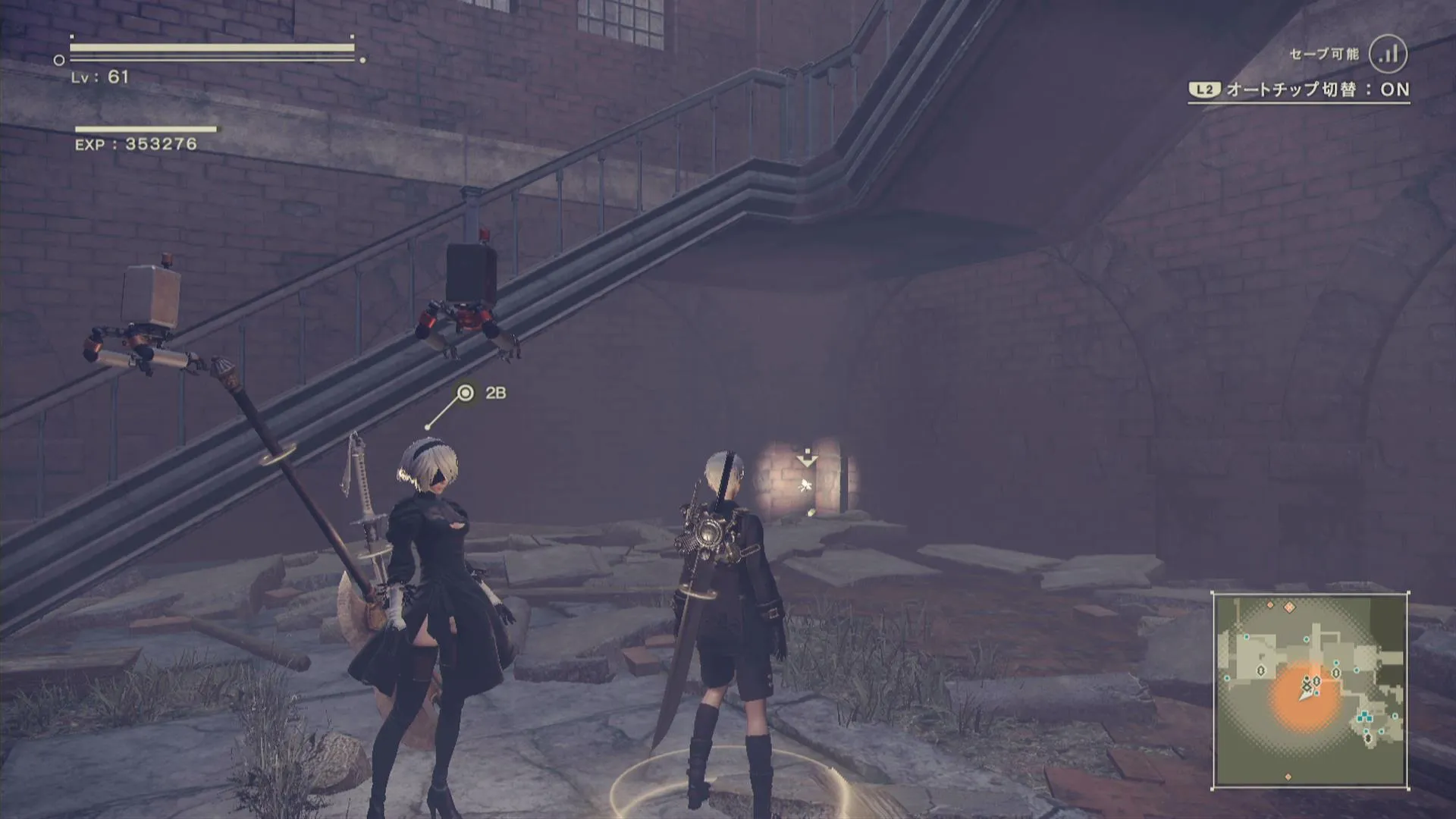Click the down-arrow item pickup marker
1456x819 pixels.
pyautogui.click(x=806, y=458)
